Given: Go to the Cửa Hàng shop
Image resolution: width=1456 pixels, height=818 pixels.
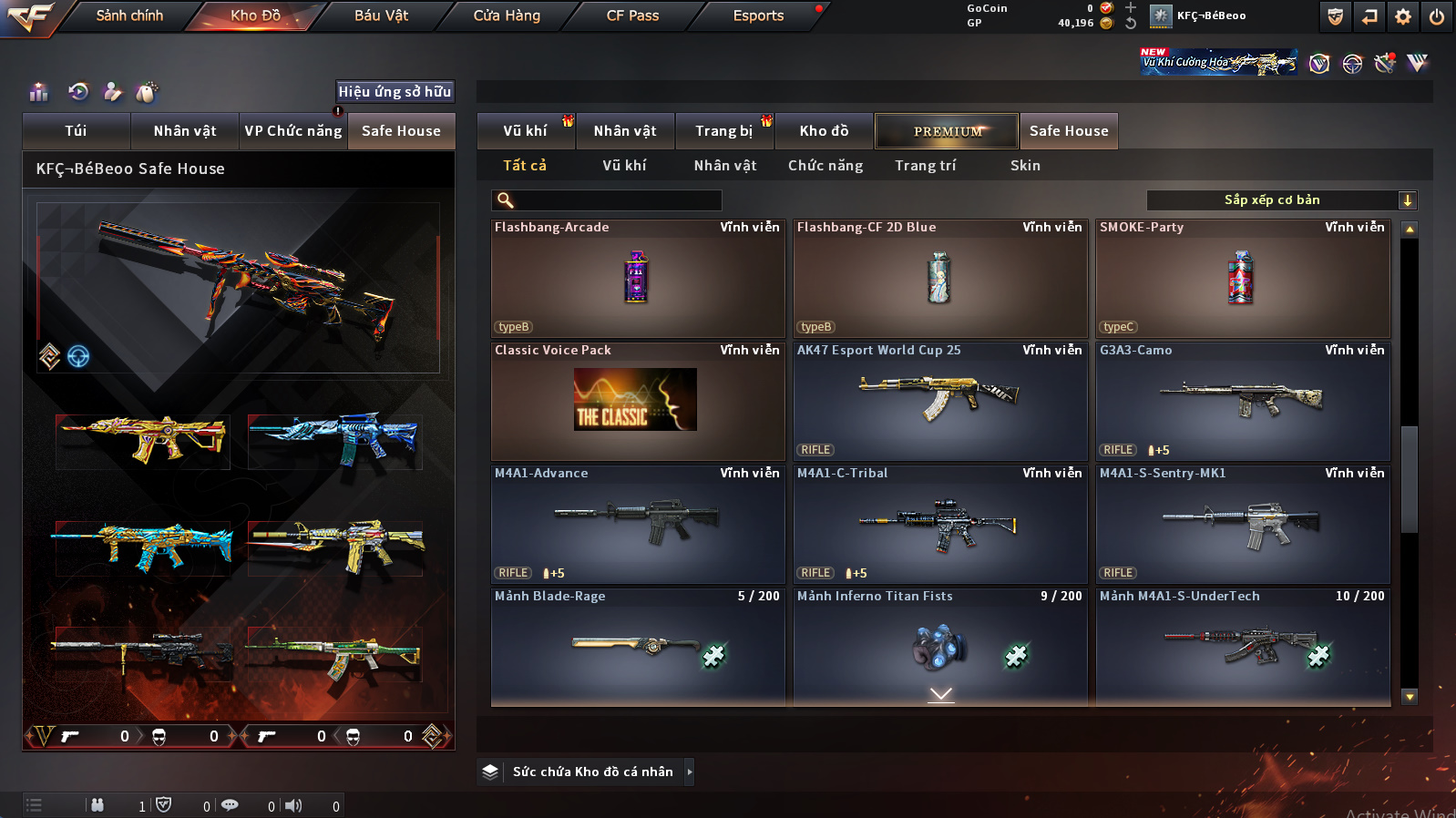Looking at the screenshot, I should (x=507, y=15).
